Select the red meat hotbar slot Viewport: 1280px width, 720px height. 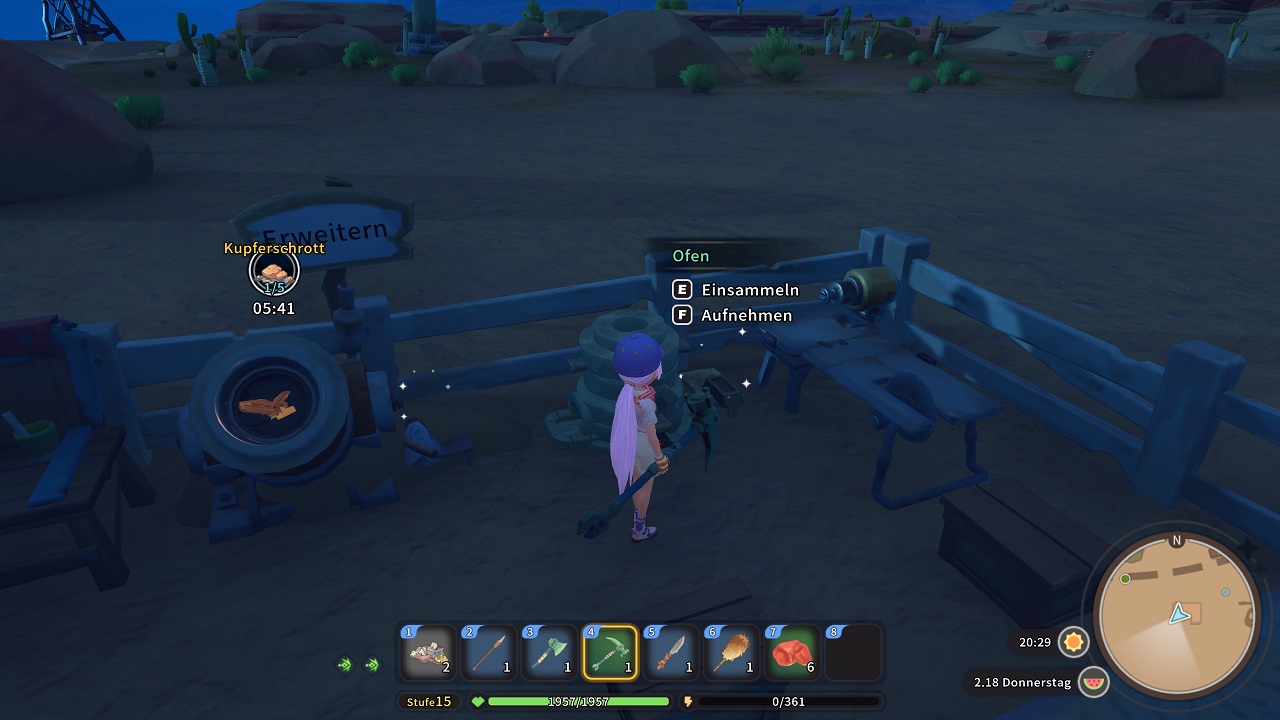pyautogui.click(x=789, y=653)
